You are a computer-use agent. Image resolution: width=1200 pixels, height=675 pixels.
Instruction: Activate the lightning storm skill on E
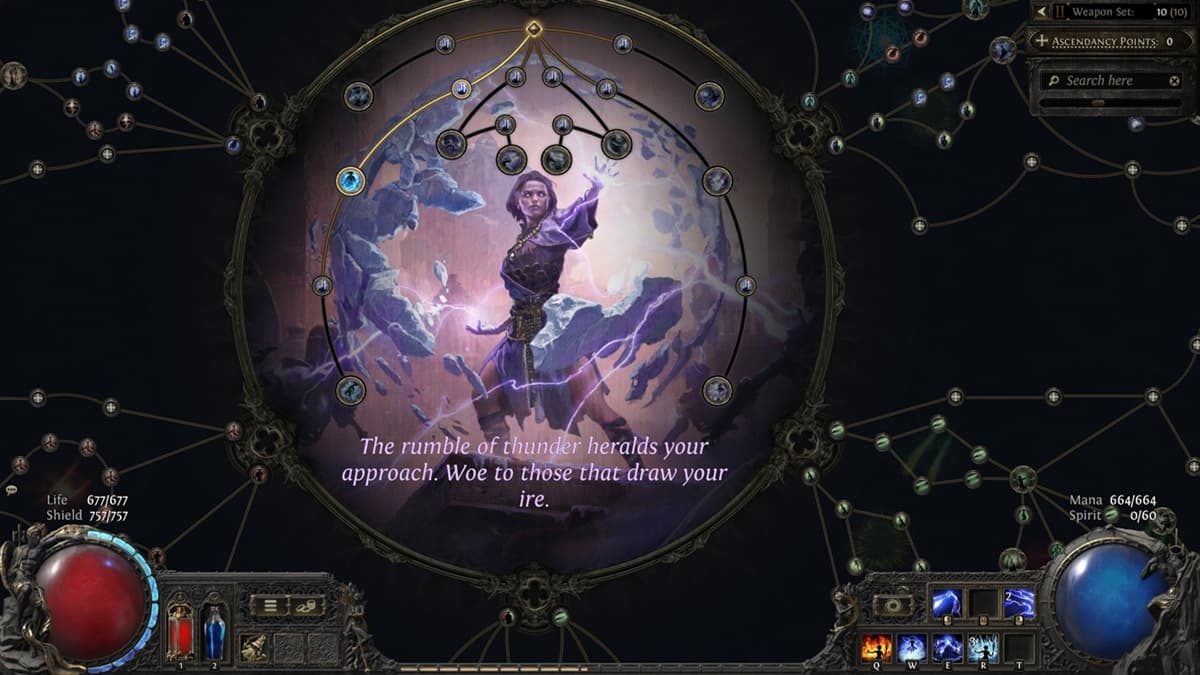947,648
